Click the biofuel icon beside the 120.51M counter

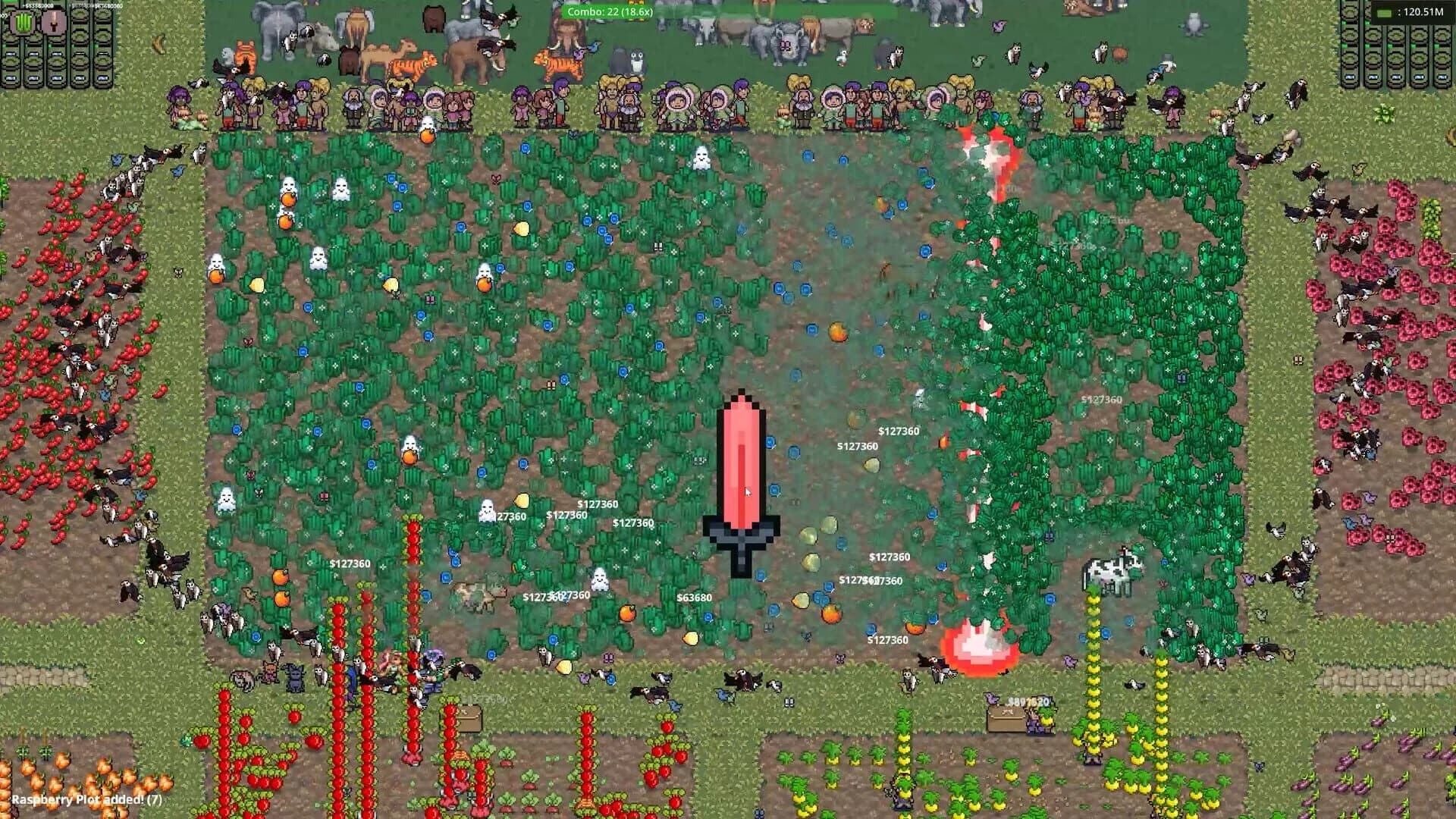pyautogui.click(x=1384, y=13)
